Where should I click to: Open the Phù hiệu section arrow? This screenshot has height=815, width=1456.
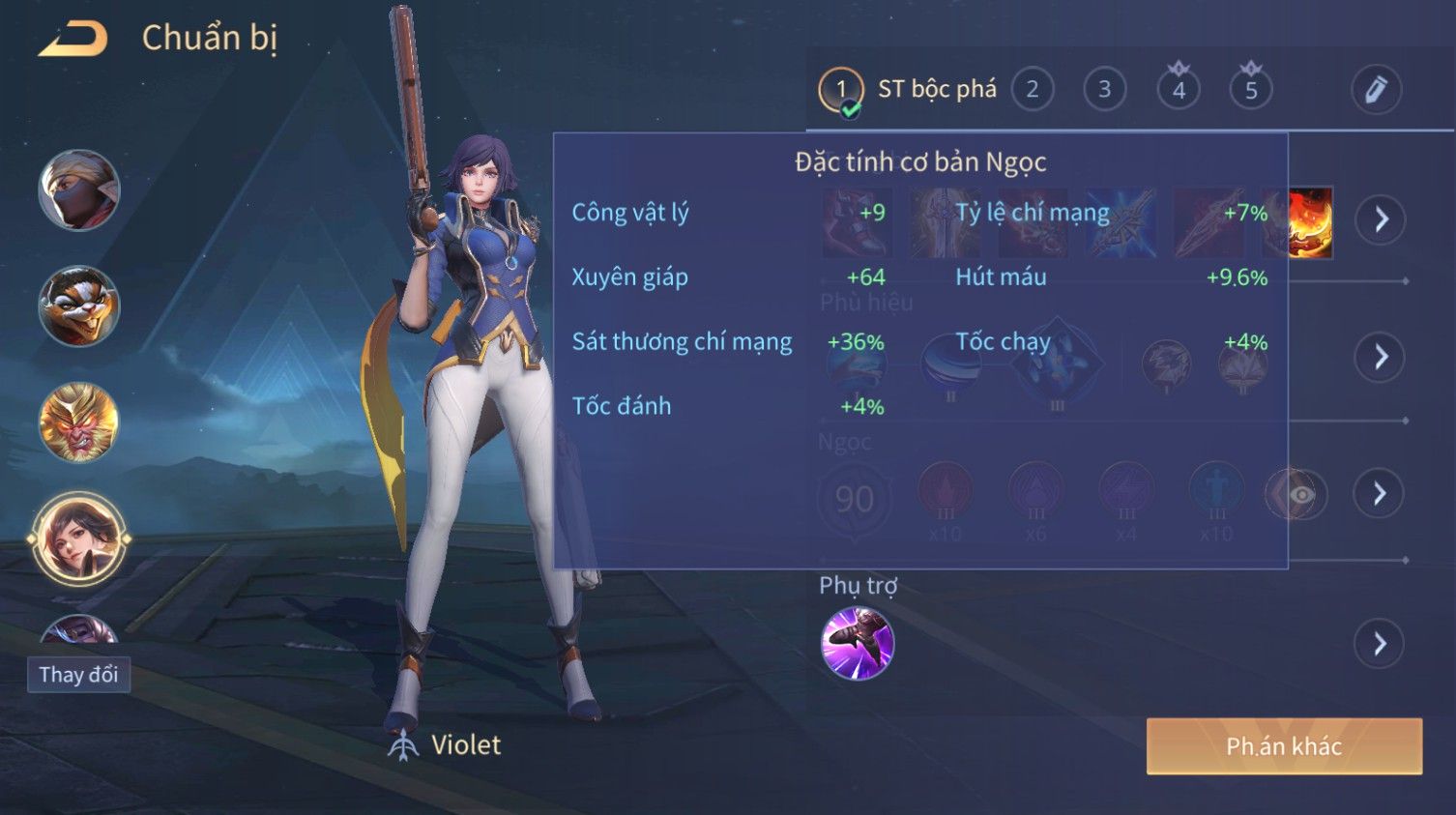coord(1380,357)
